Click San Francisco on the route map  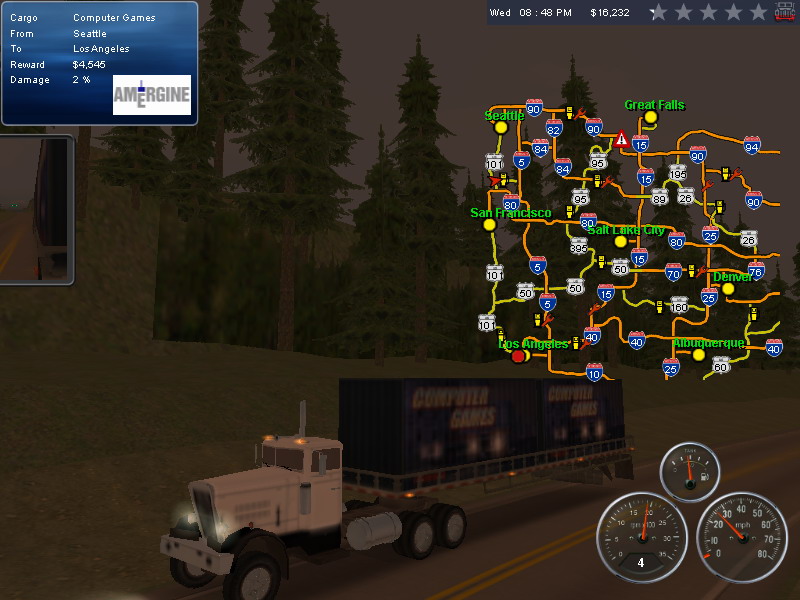click(489, 225)
